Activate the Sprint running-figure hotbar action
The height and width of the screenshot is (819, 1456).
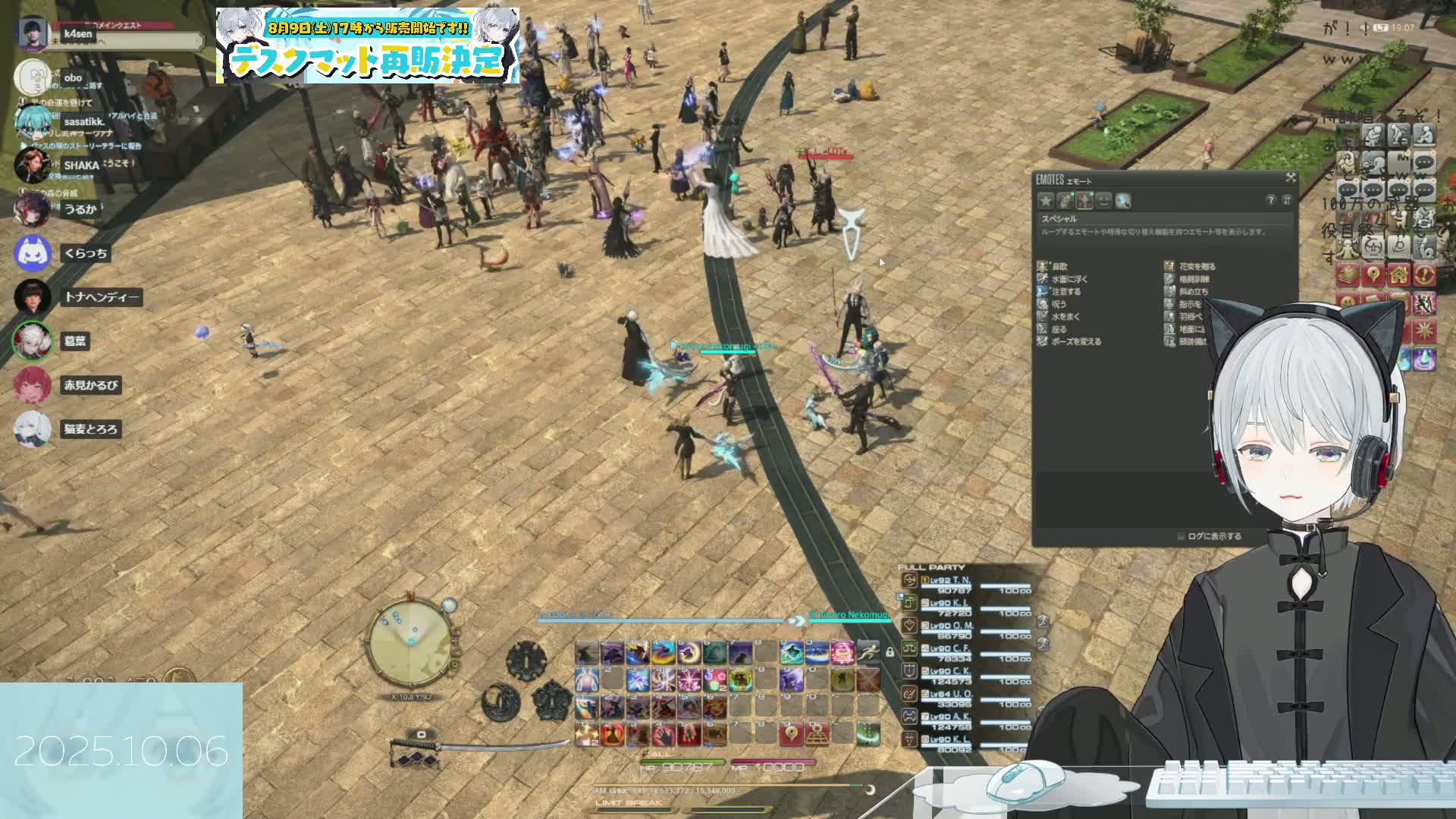point(868,651)
